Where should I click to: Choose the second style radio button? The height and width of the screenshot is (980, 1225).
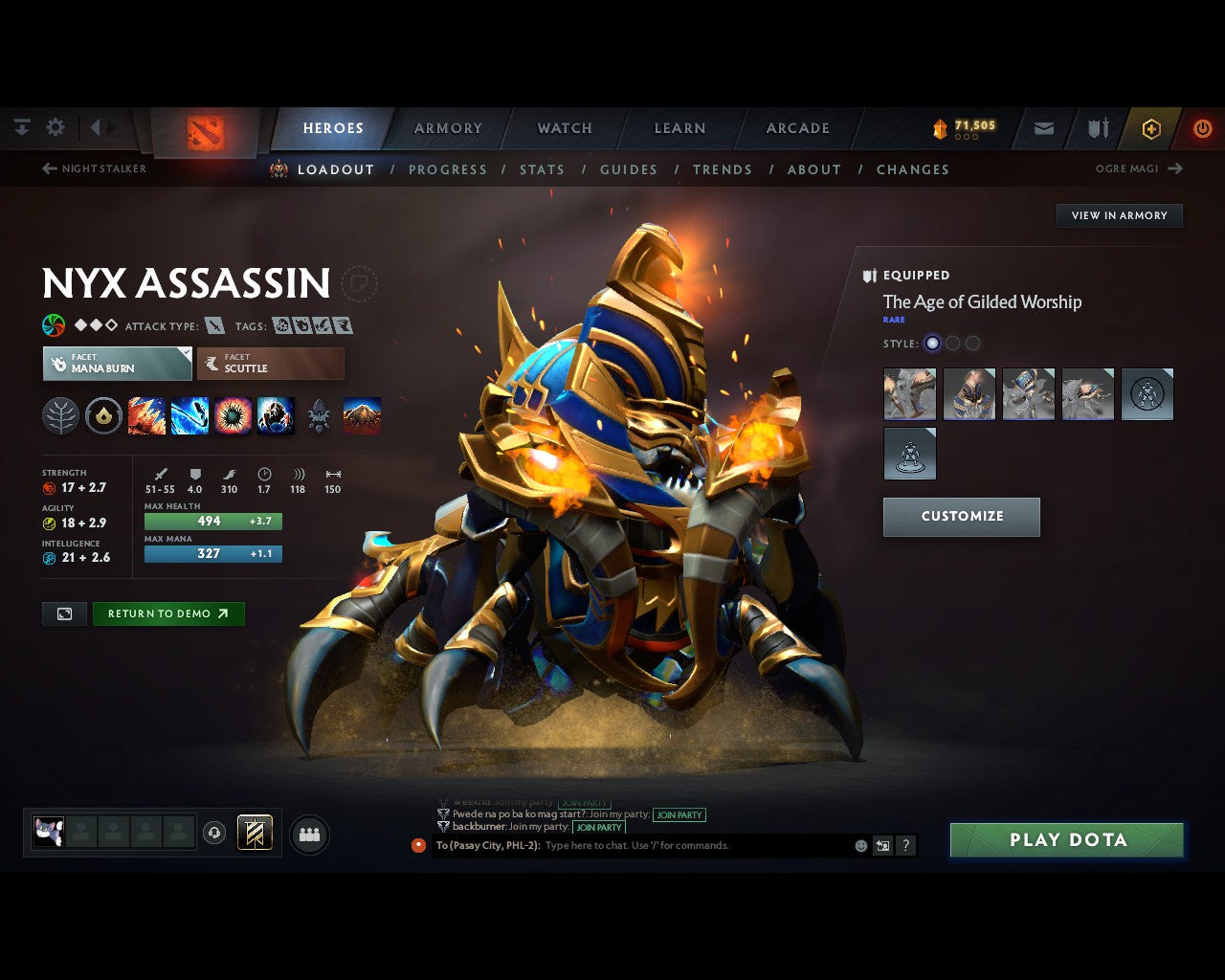[953, 343]
